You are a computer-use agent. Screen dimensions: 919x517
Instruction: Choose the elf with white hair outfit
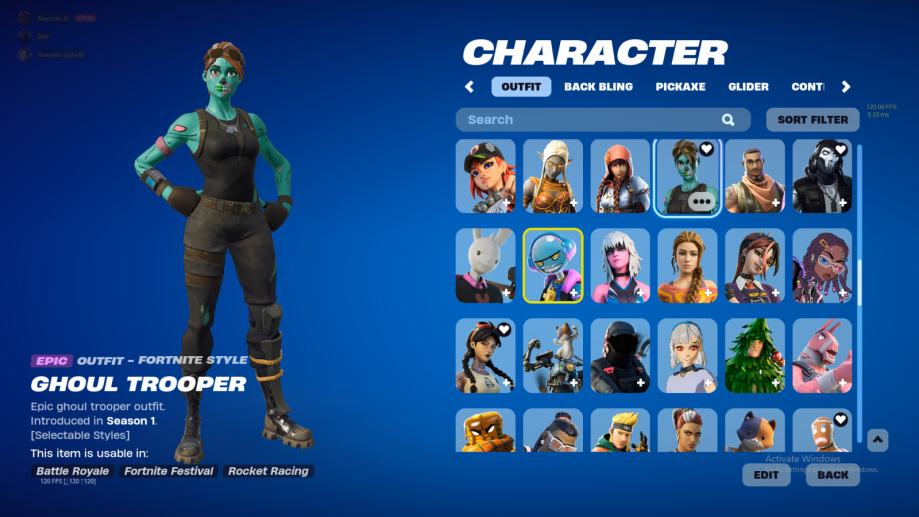(x=553, y=176)
